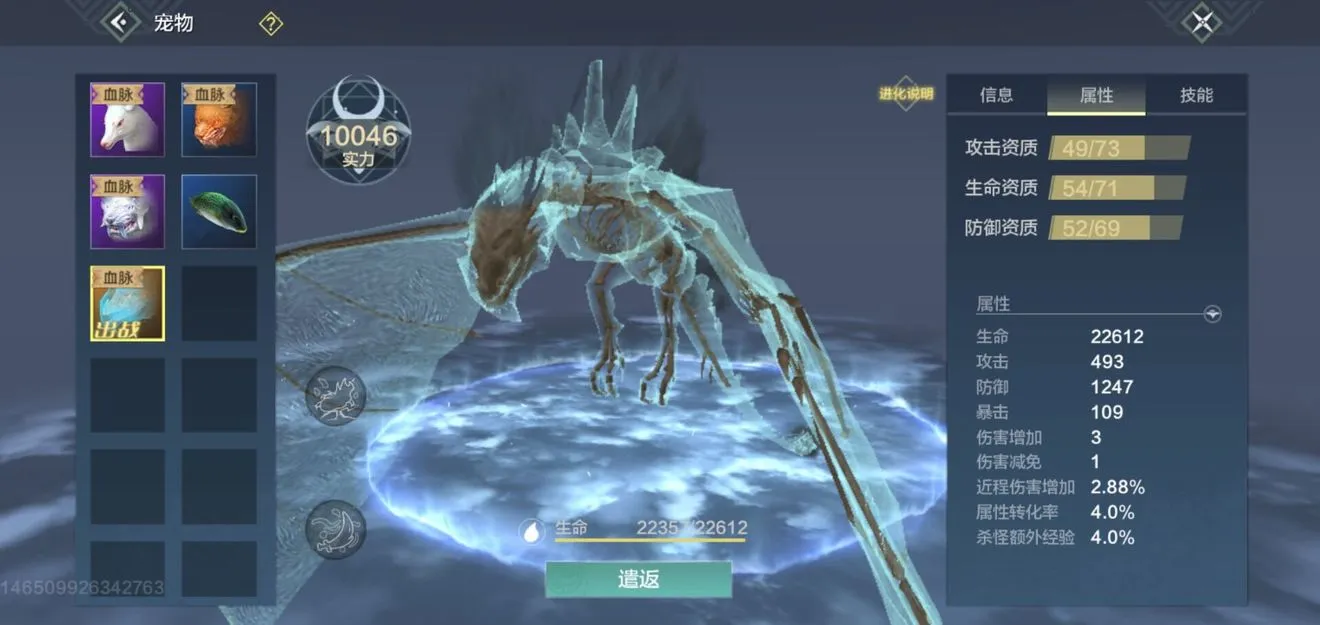Click the round crescent emblem button
Screen dimensions: 1320x625
pos(336,528)
